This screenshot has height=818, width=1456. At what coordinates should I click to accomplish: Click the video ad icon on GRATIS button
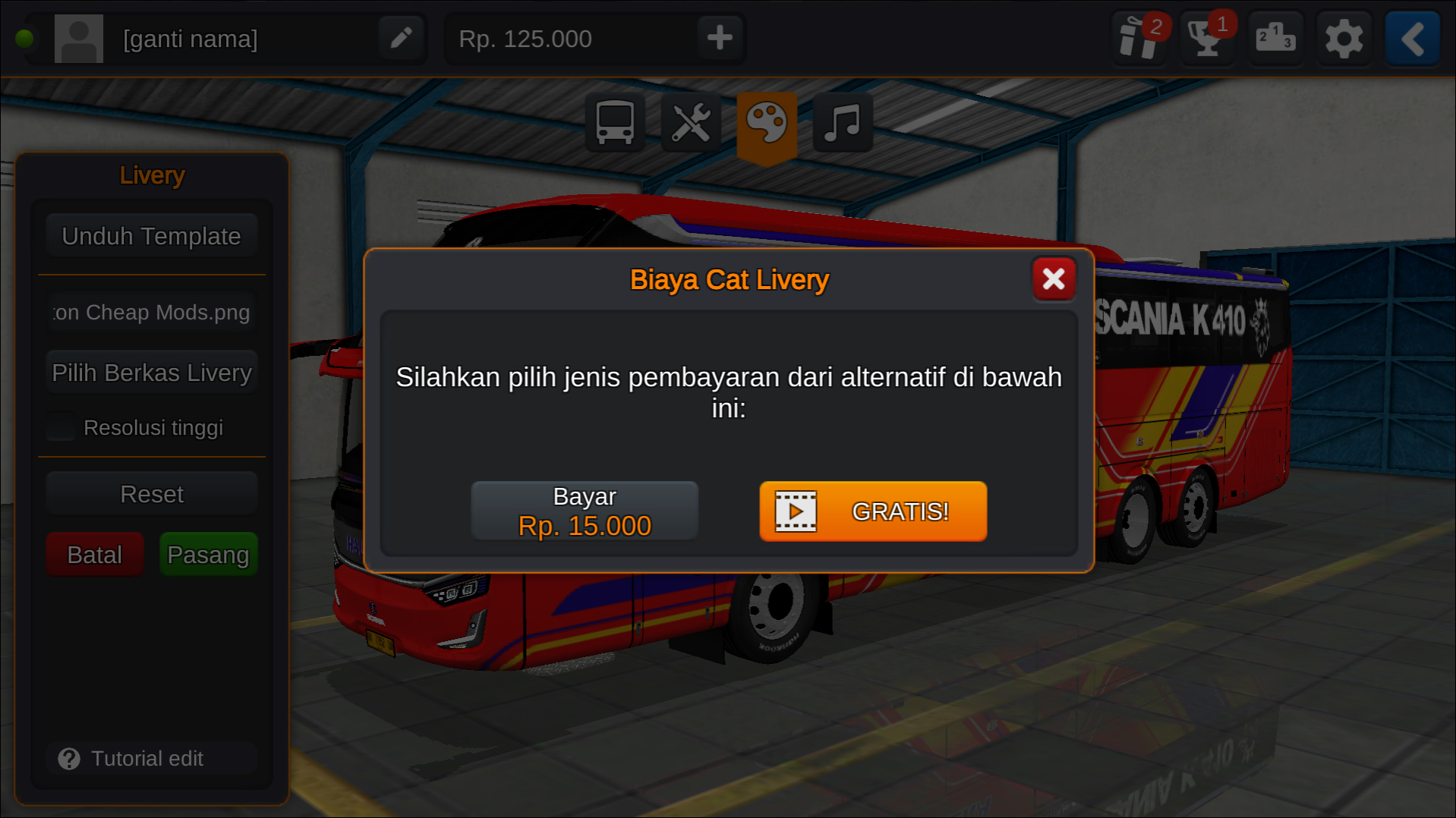[794, 511]
